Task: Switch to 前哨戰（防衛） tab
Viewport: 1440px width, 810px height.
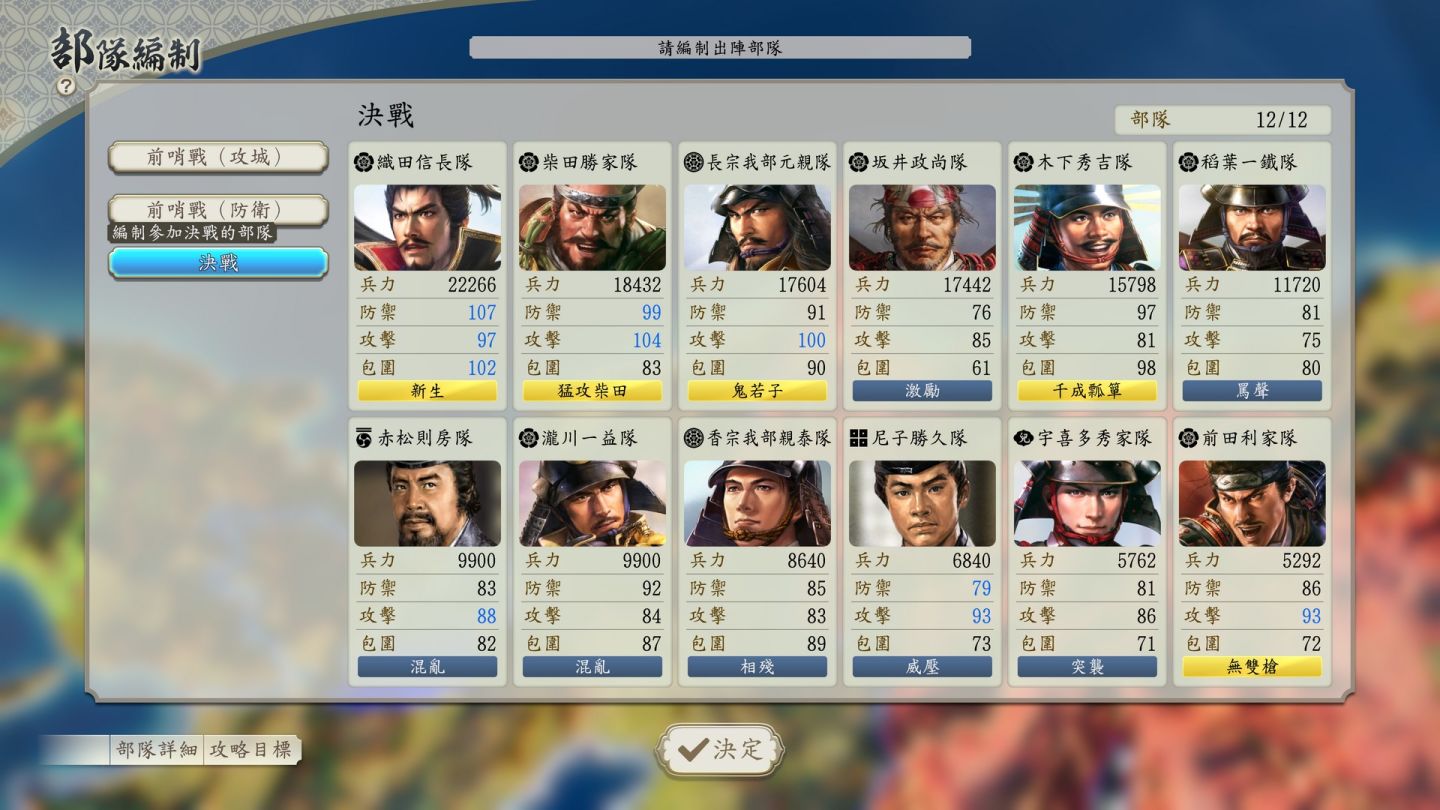Action: point(218,209)
